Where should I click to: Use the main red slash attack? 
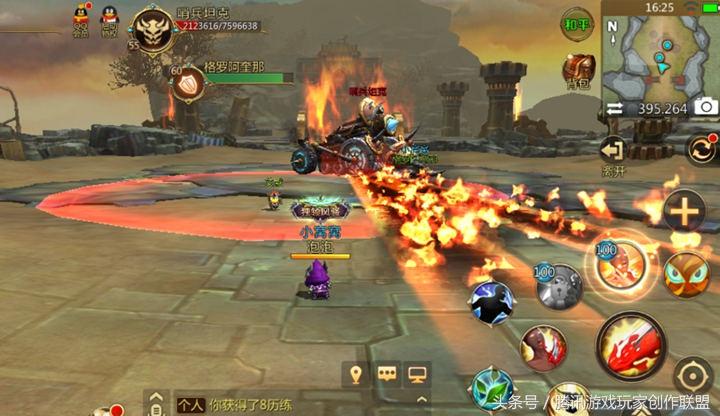pos(630,347)
